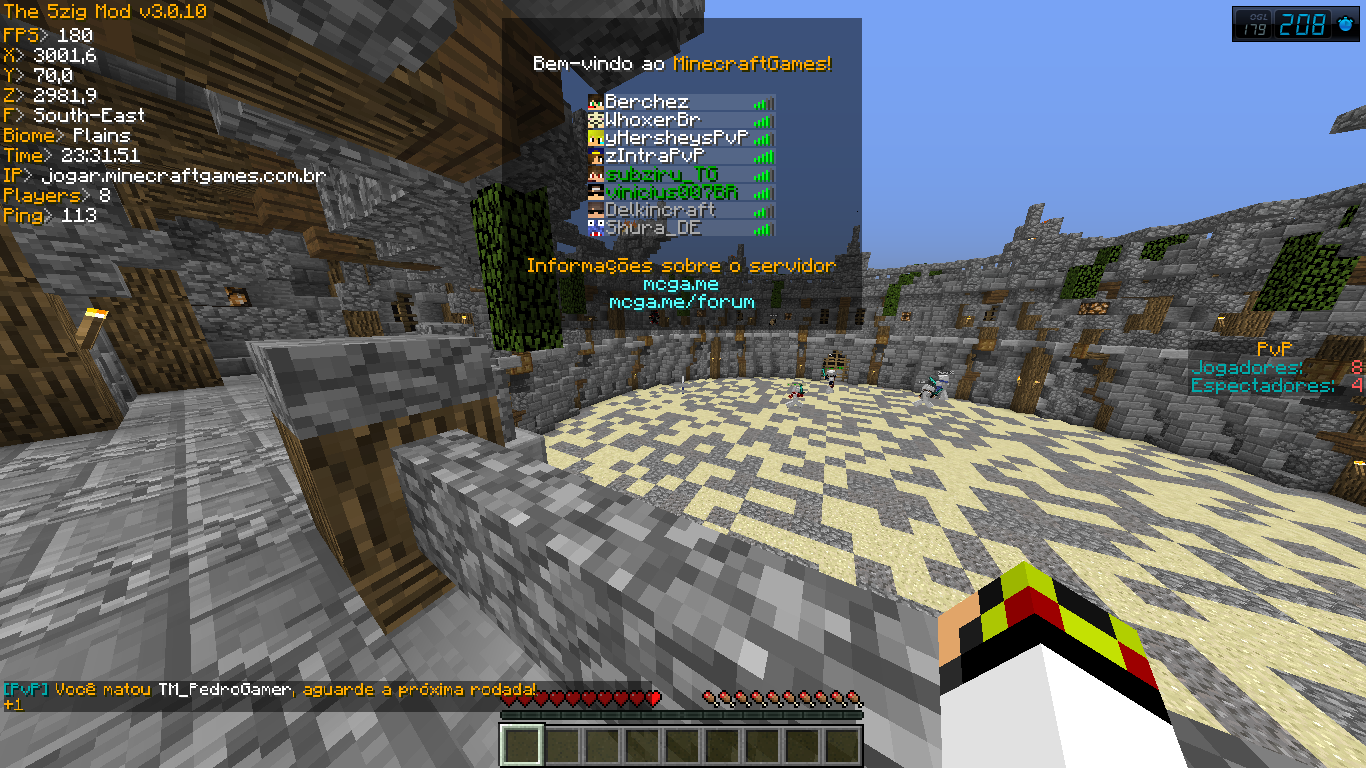
Task: Click the FPS counter overlay widget
Action: click(1296, 24)
